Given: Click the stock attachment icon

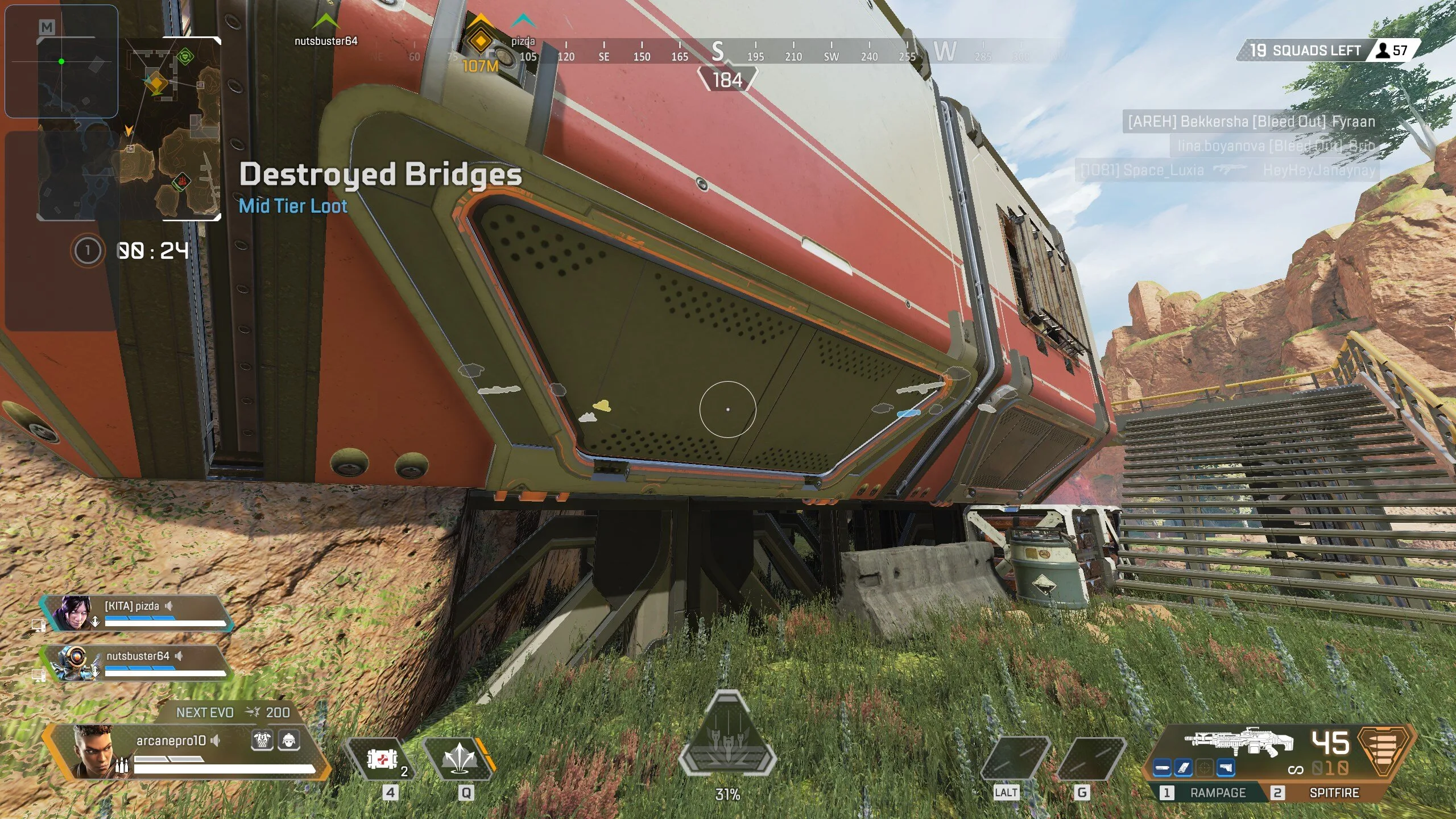Looking at the screenshot, I should (1226, 768).
